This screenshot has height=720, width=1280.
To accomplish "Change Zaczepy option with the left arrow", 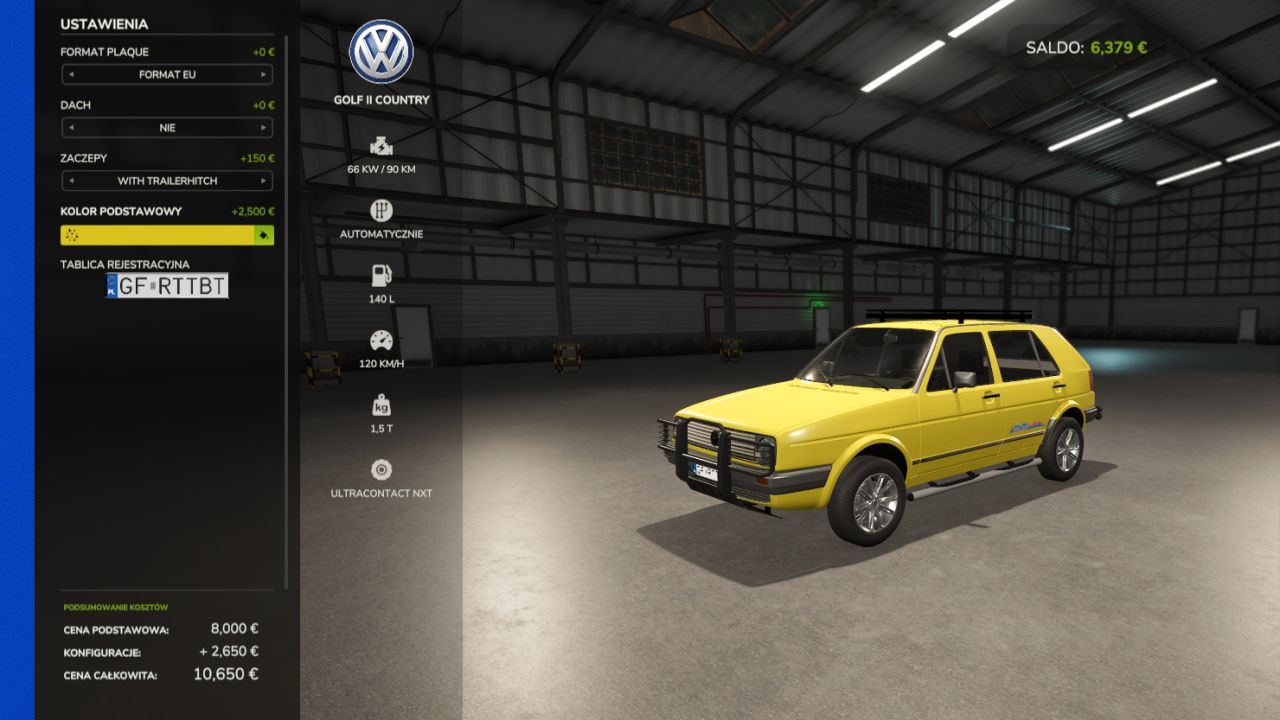I will tap(71, 181).
